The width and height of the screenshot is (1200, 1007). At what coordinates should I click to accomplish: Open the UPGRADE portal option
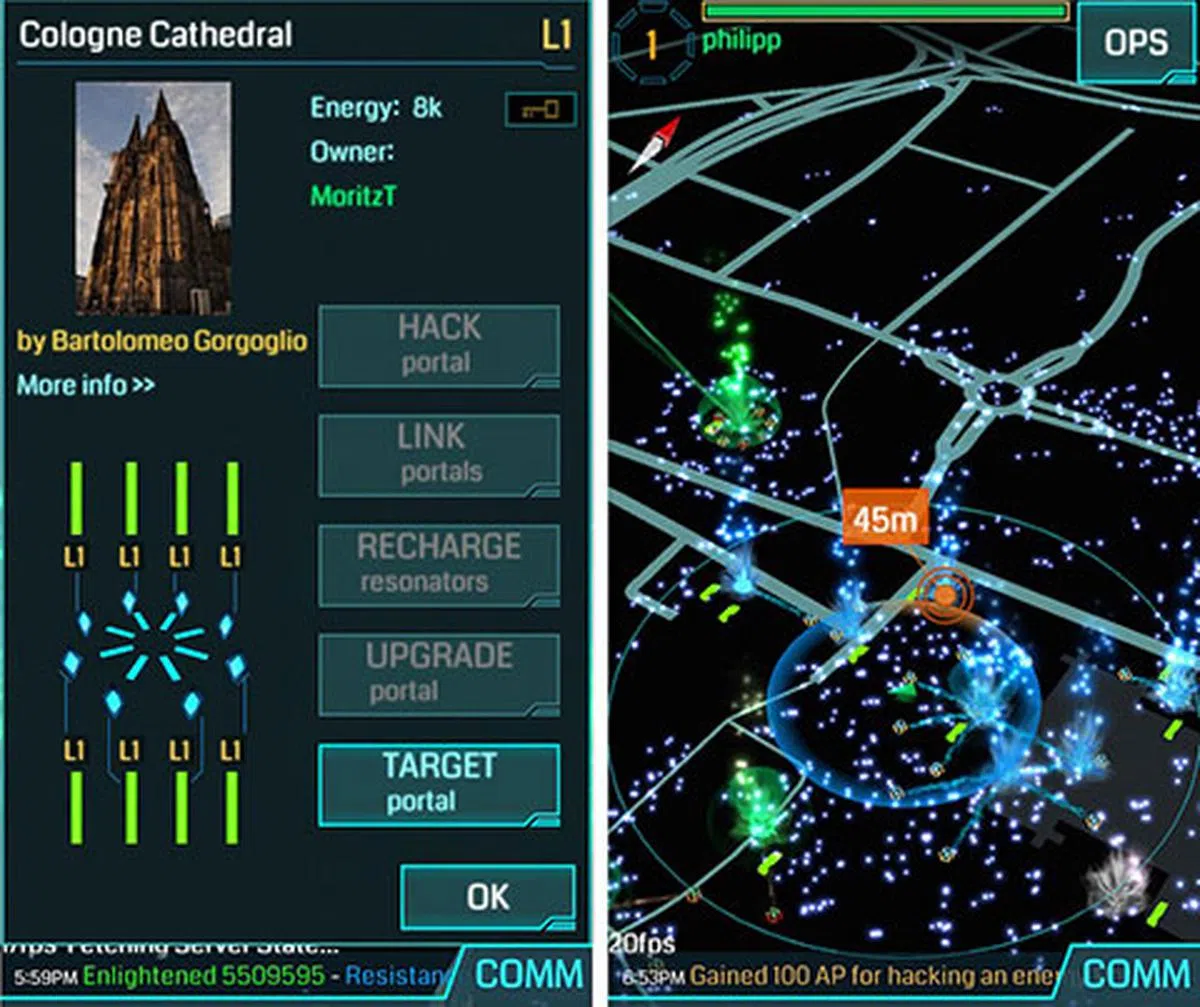(x=438, y=674)
